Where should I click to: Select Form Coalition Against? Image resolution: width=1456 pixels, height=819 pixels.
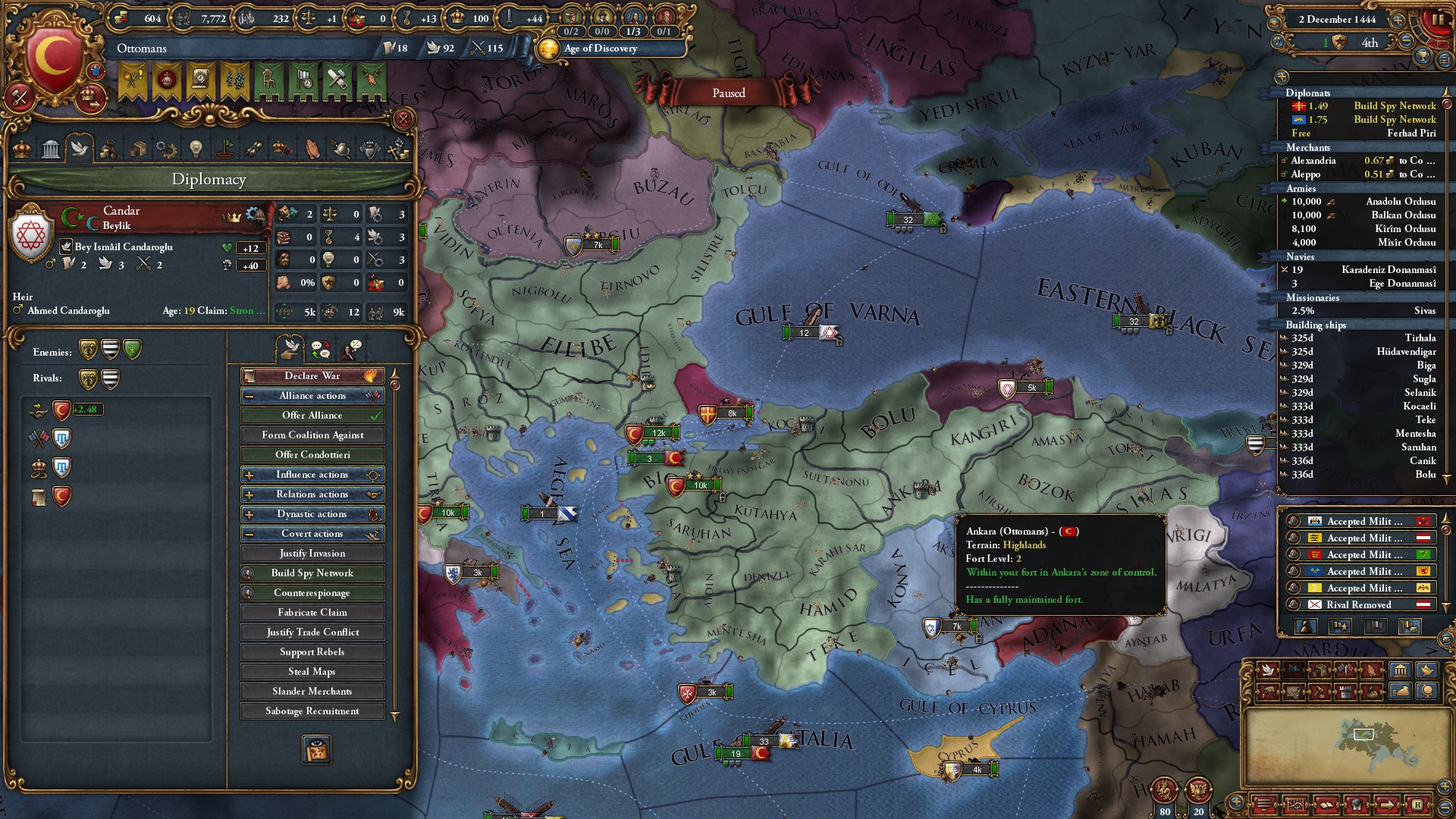(312, 435)
